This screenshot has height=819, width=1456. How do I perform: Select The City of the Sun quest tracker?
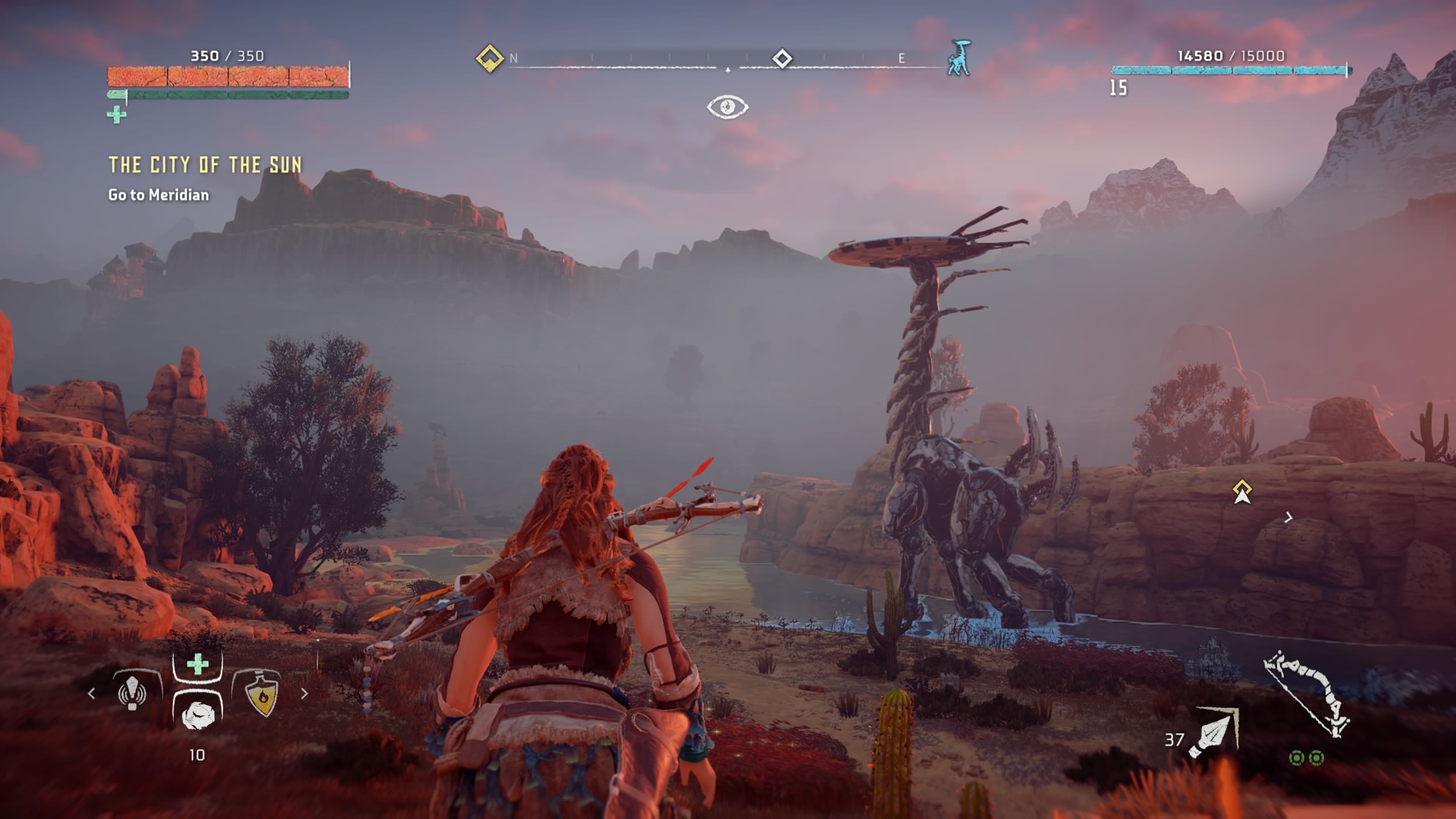(x=205, y=165)
